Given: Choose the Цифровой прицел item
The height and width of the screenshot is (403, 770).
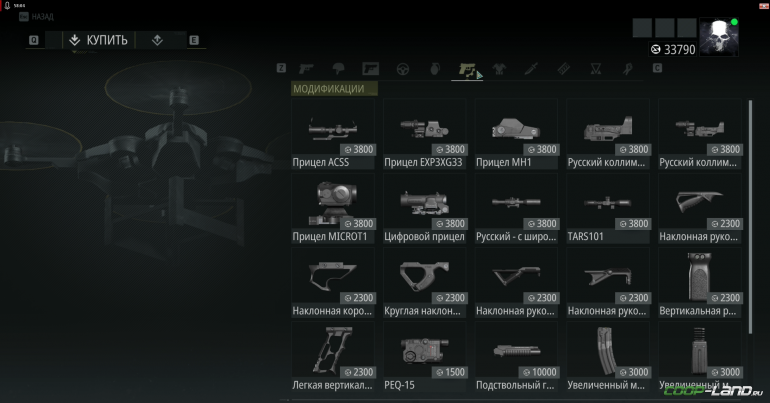Looking at the screenshot, I should [x=426, y=209].
